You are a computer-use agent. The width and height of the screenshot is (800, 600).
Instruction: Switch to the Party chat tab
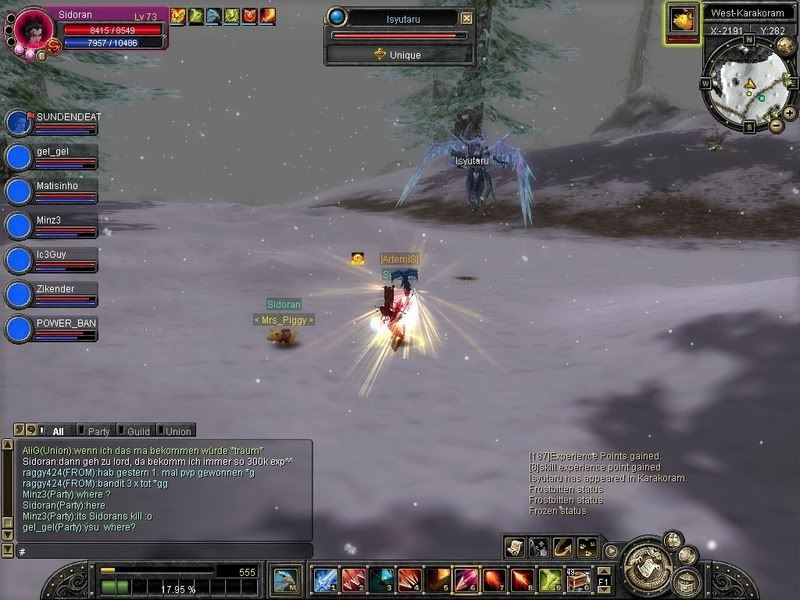point(98,431)
